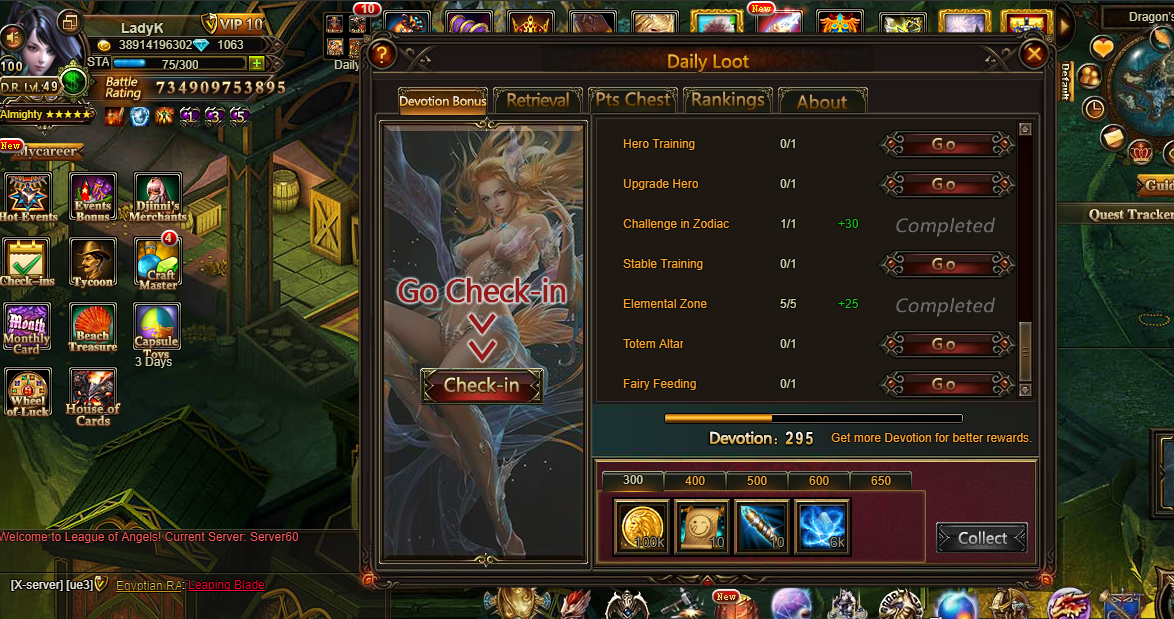
Task: Click the Check-in button
Action: (x=481, y=385)
